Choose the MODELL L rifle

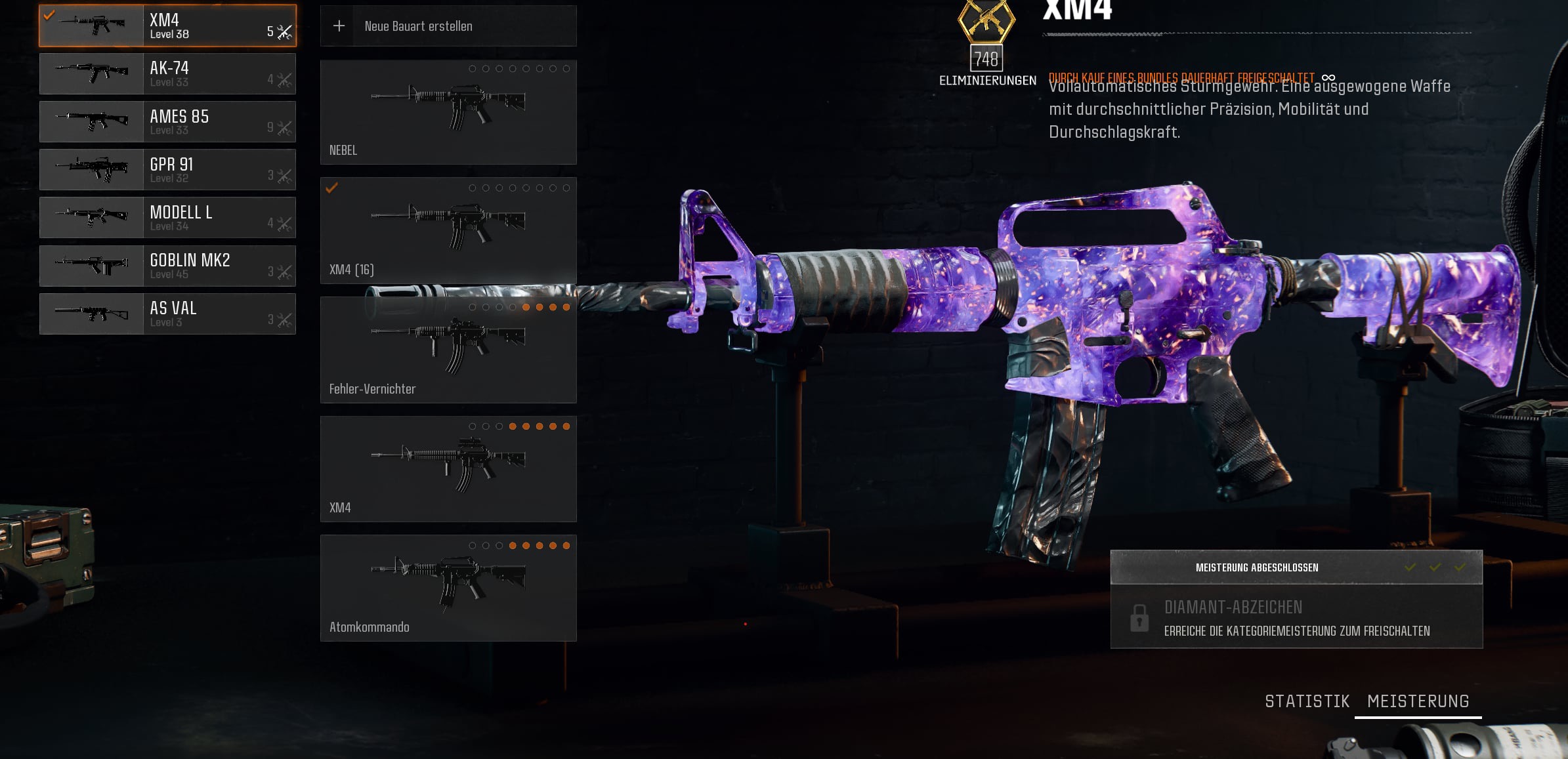tap(167, 217)
